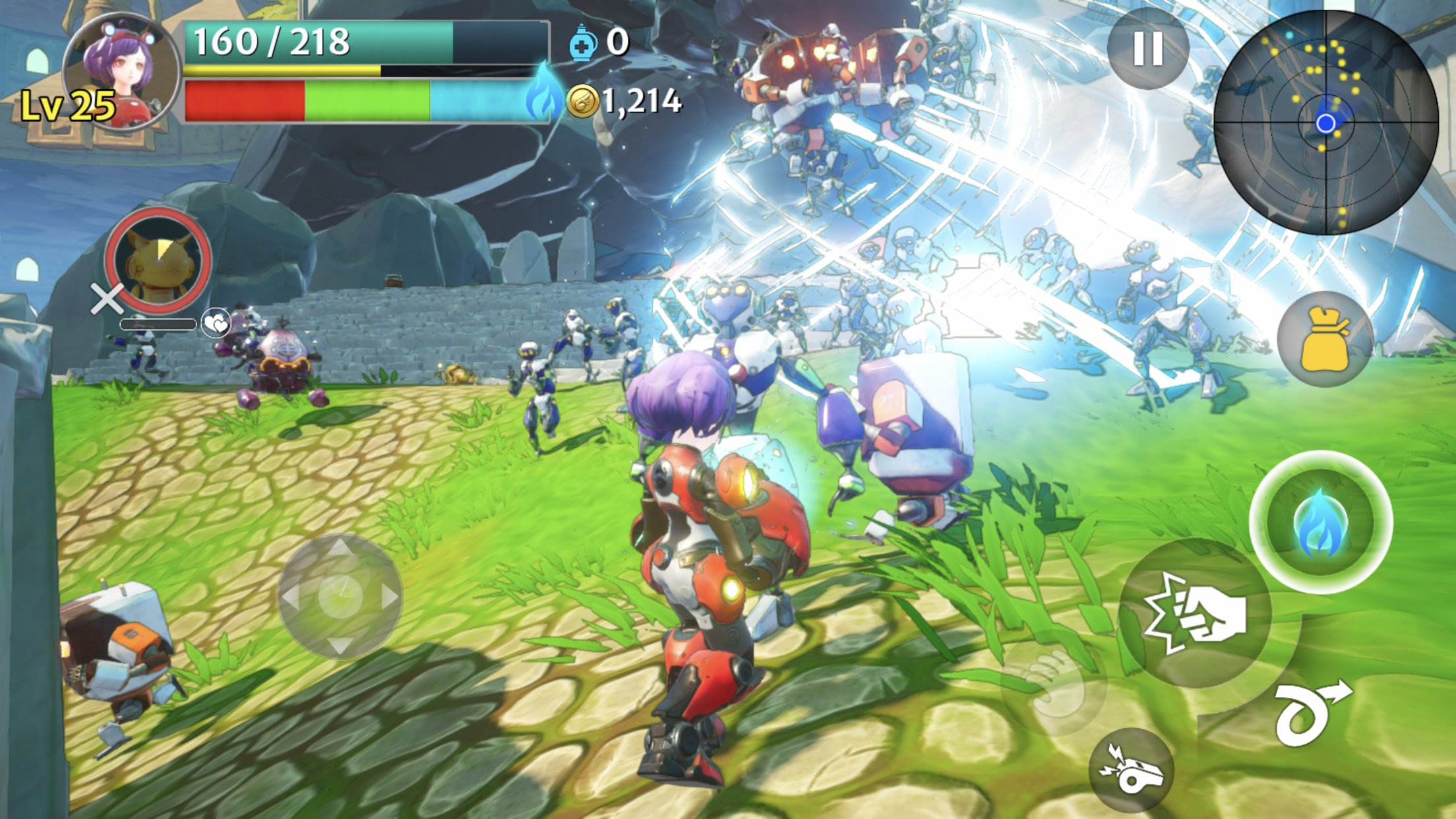
Task: Activate the blue flame special skill
Action: (x=1320, y=522)
